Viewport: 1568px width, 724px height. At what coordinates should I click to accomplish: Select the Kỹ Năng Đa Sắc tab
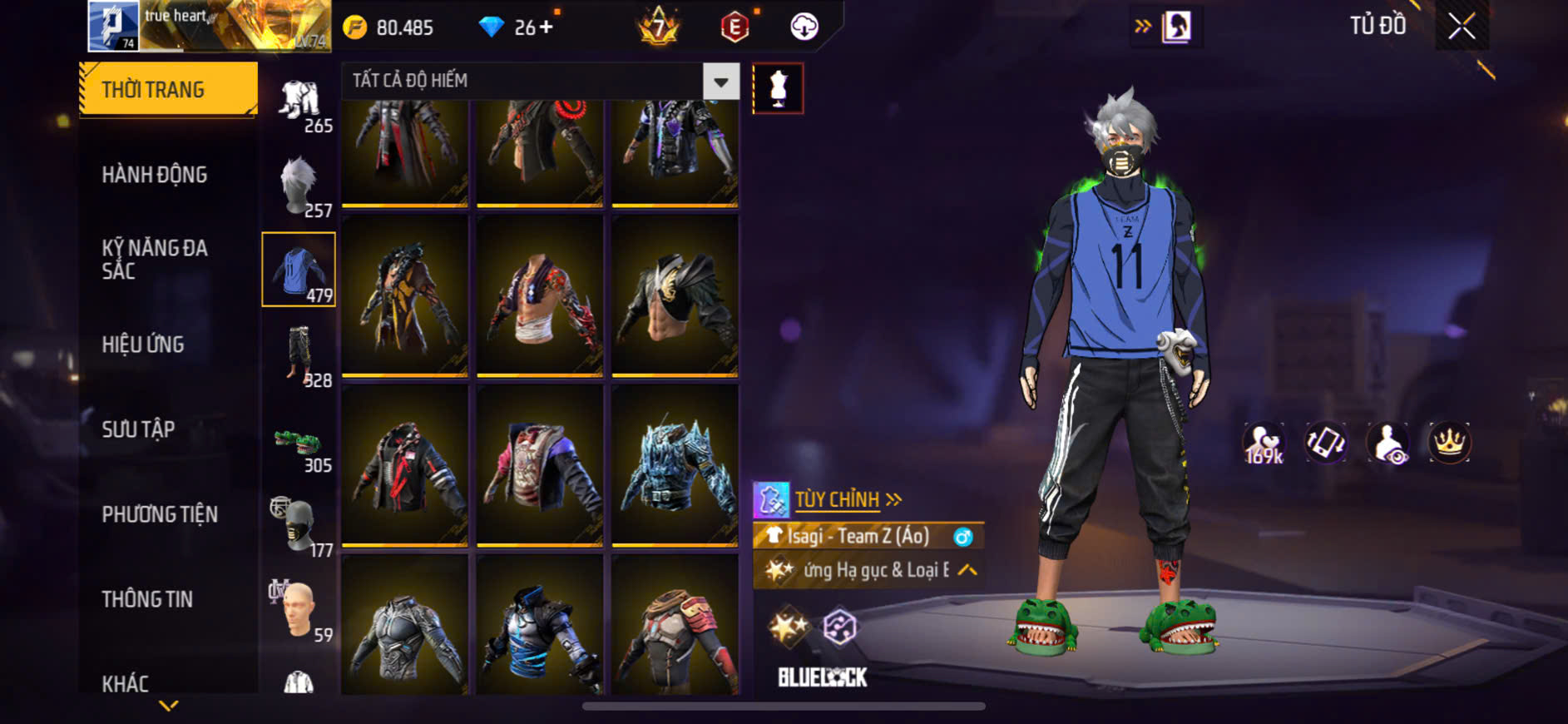(x=155, y=259)
